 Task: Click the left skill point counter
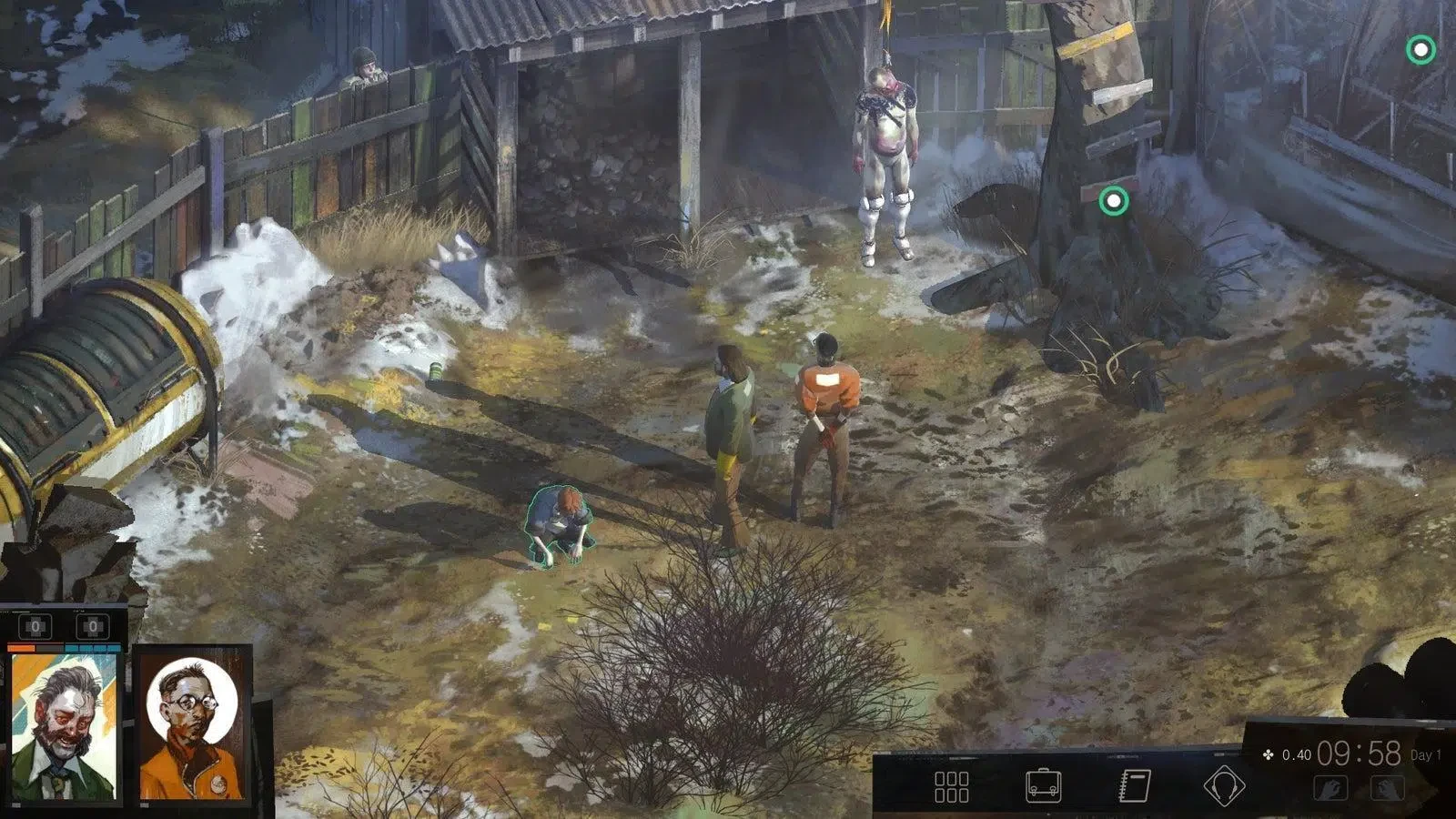click(36, 626)
